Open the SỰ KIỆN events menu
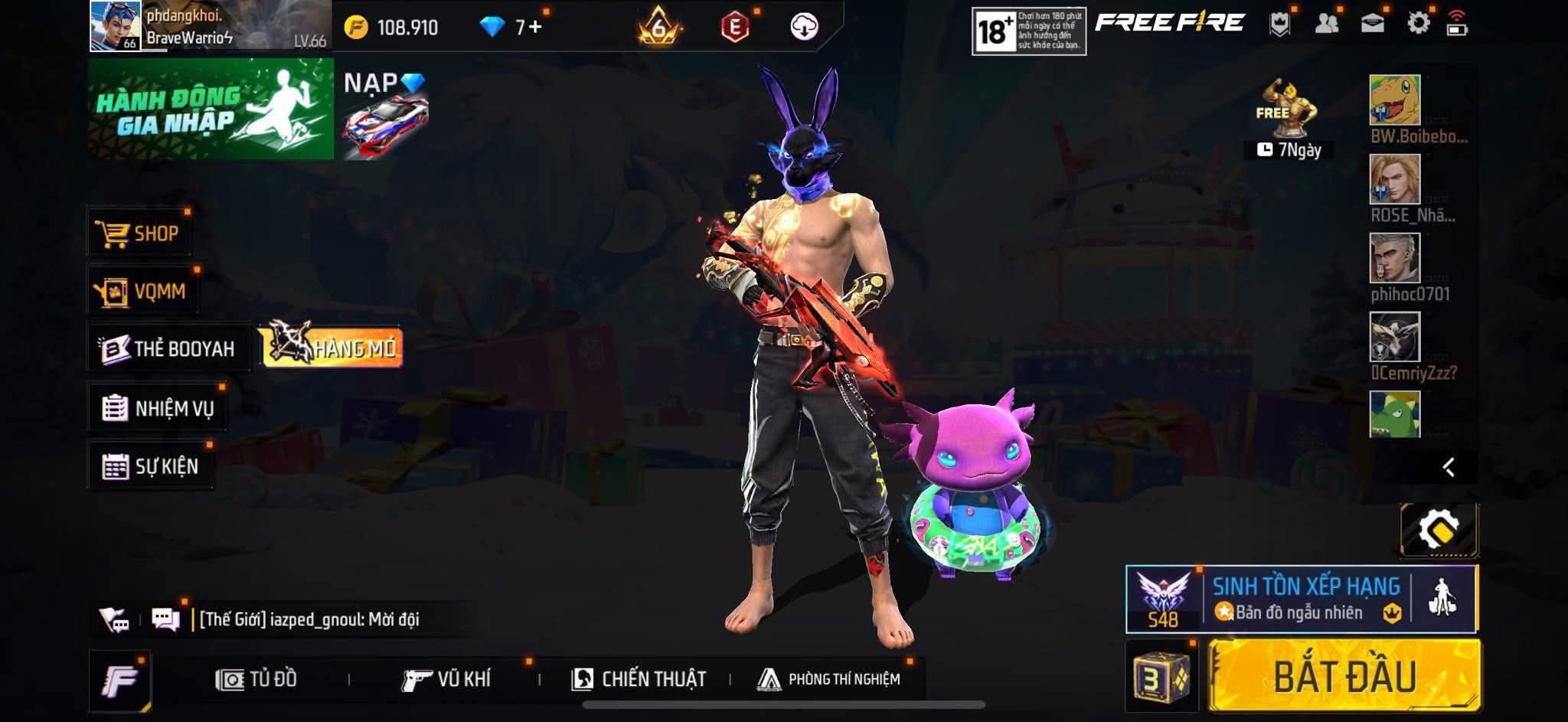The image size is (1568, 722). click(x=151, y=466)
